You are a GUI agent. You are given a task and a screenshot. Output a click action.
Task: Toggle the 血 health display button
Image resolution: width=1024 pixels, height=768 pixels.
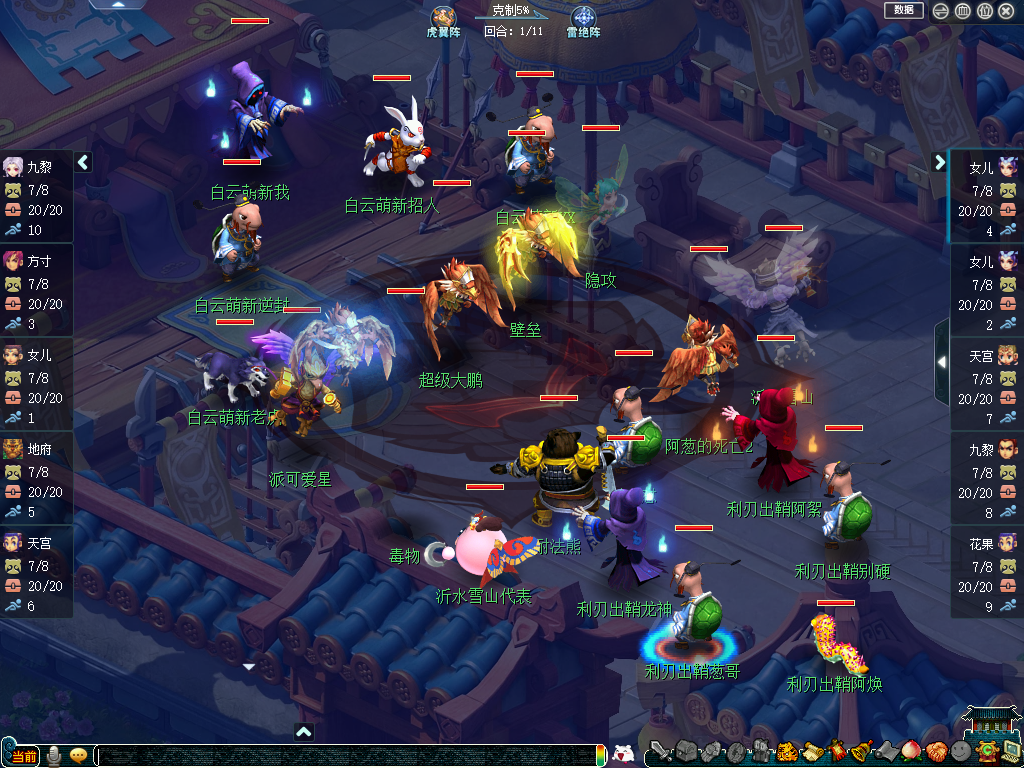[x=963, y=11]
